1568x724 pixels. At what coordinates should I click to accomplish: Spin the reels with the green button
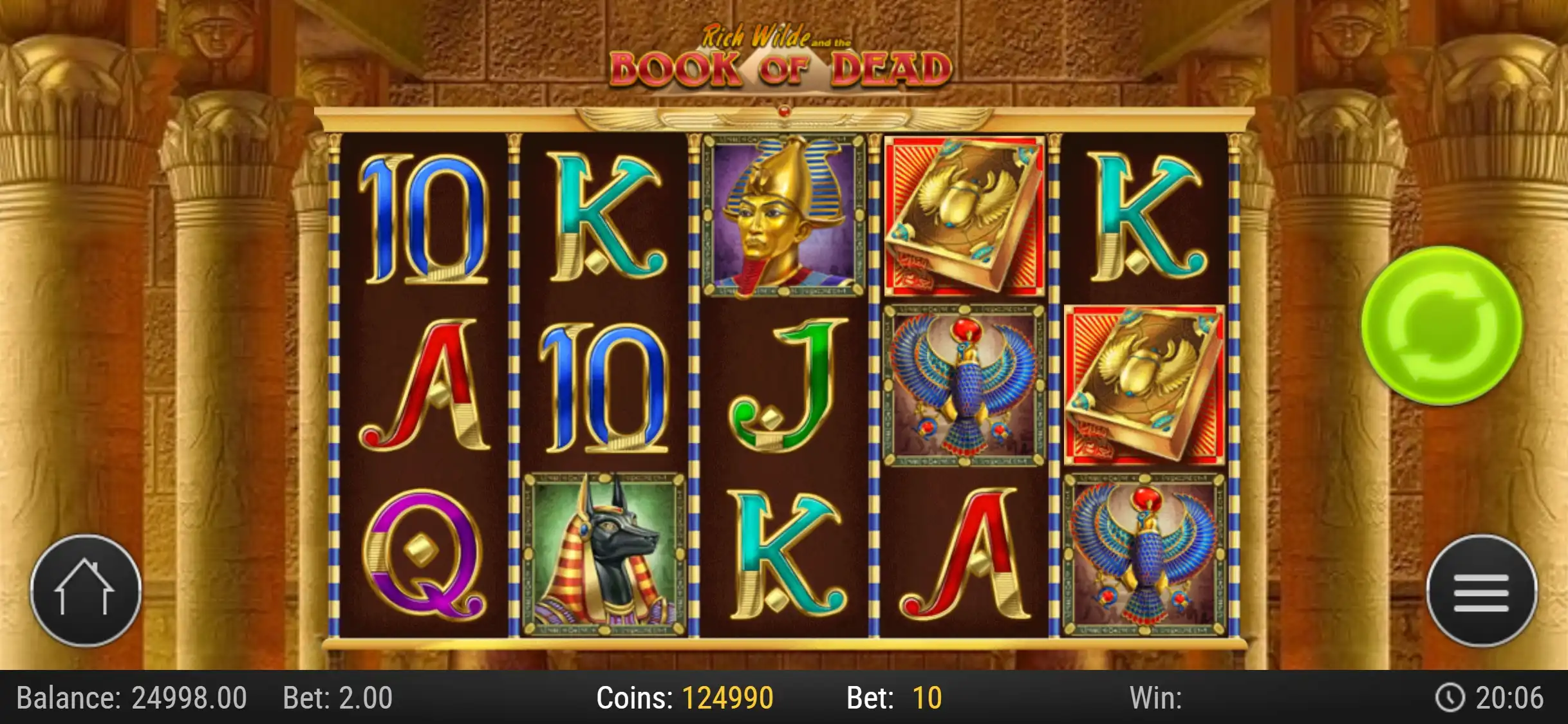[1441, 326]
